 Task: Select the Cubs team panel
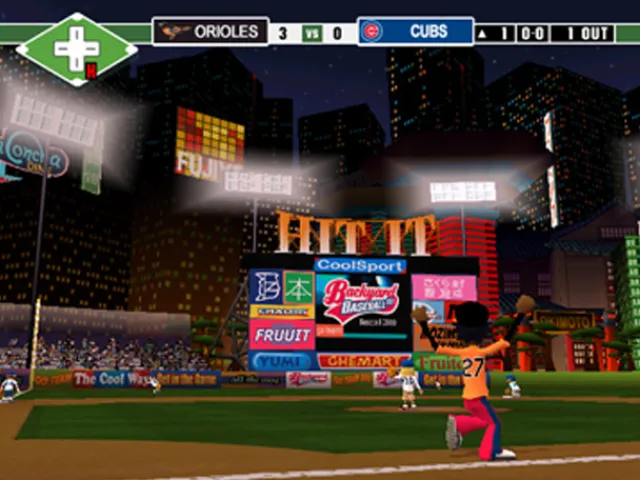[415, 32]
